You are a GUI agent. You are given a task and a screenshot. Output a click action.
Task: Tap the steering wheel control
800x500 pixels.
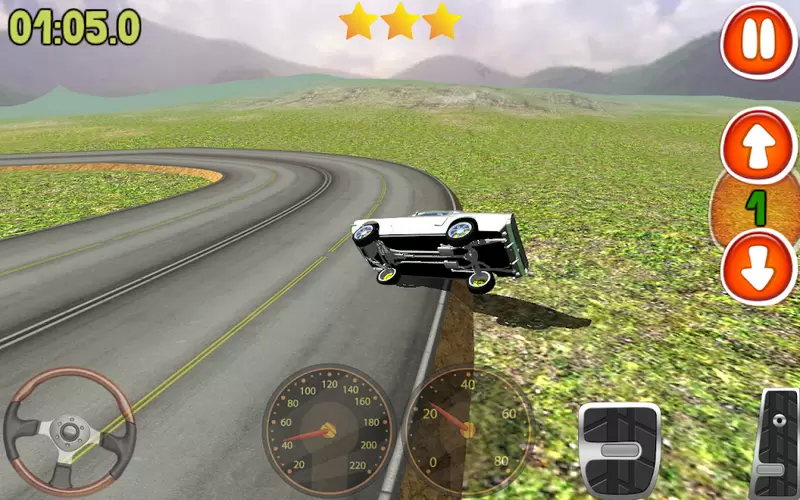pyautogui.click(x=69, y=431)
